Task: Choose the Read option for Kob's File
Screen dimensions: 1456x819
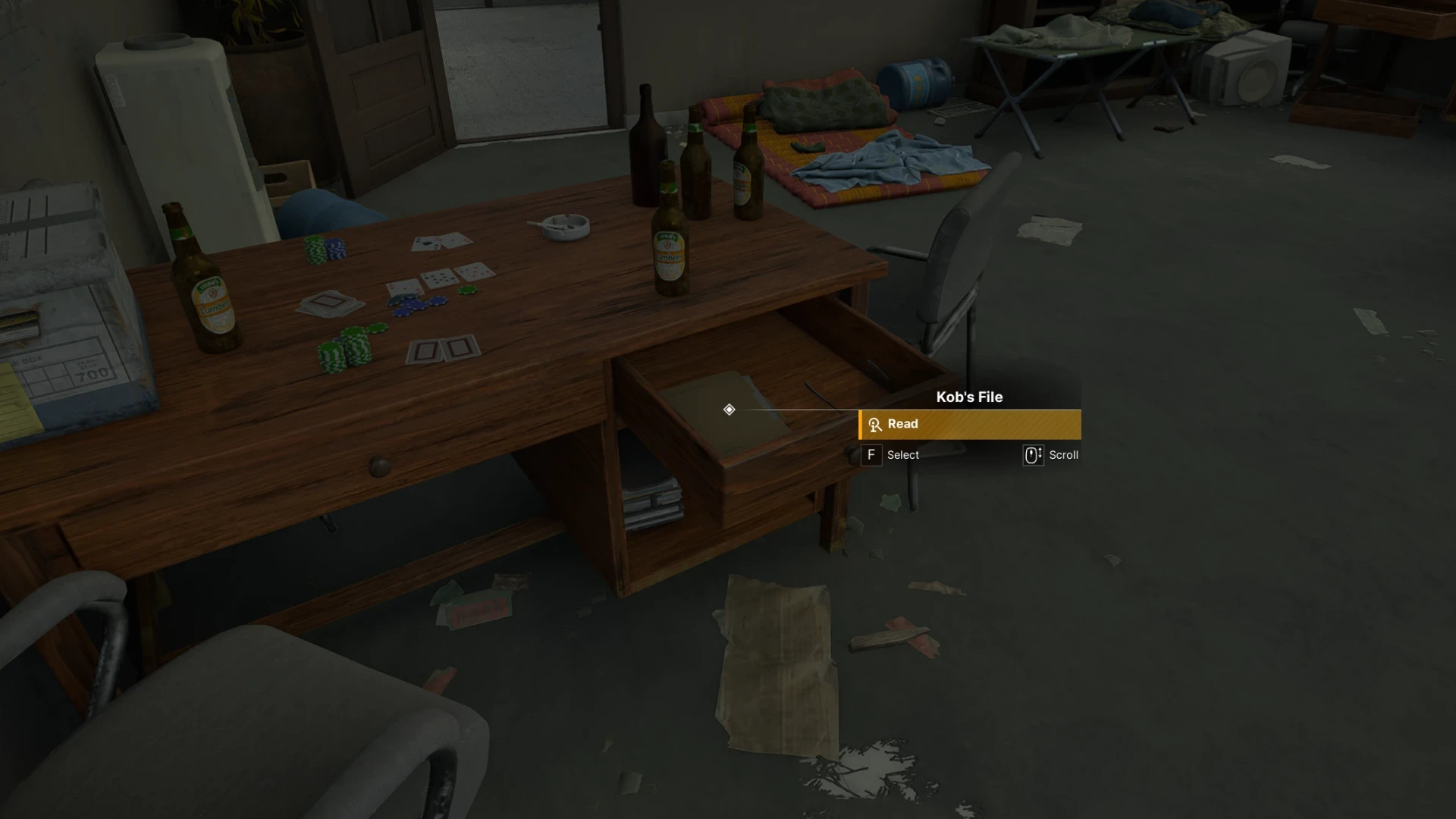Action: tap(969, 425)
